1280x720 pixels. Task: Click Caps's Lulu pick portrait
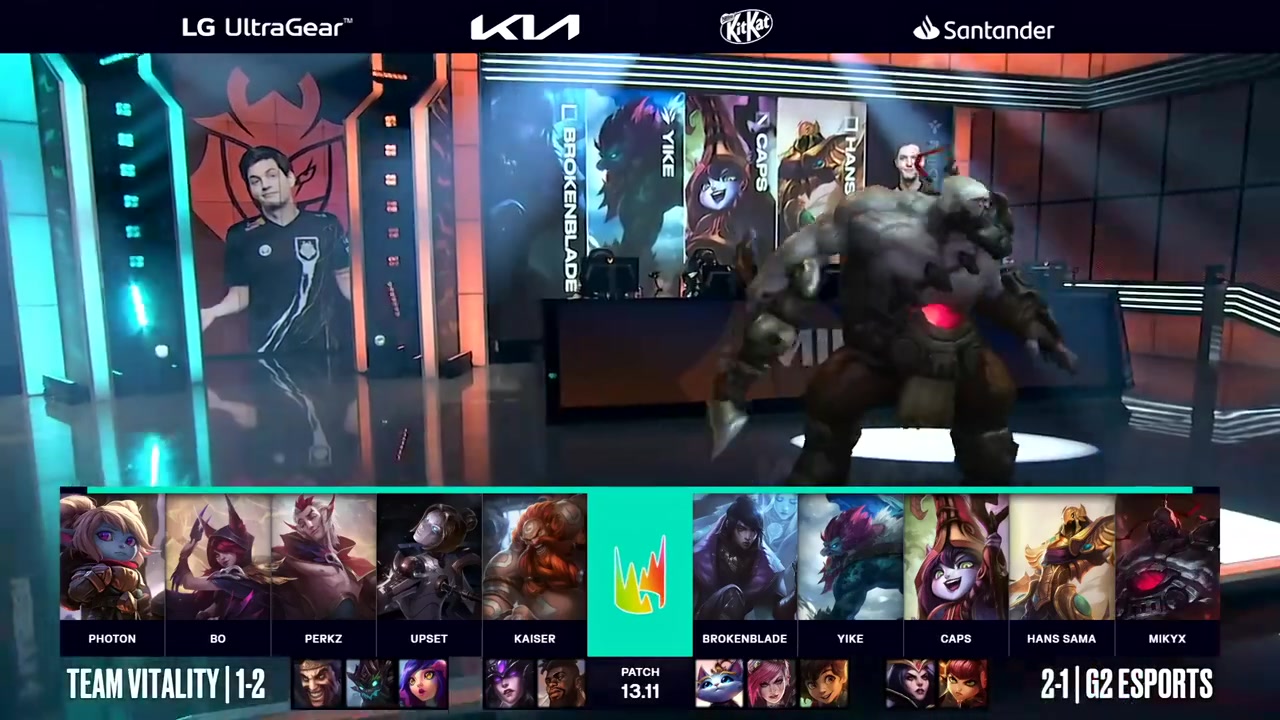[956, 558]
